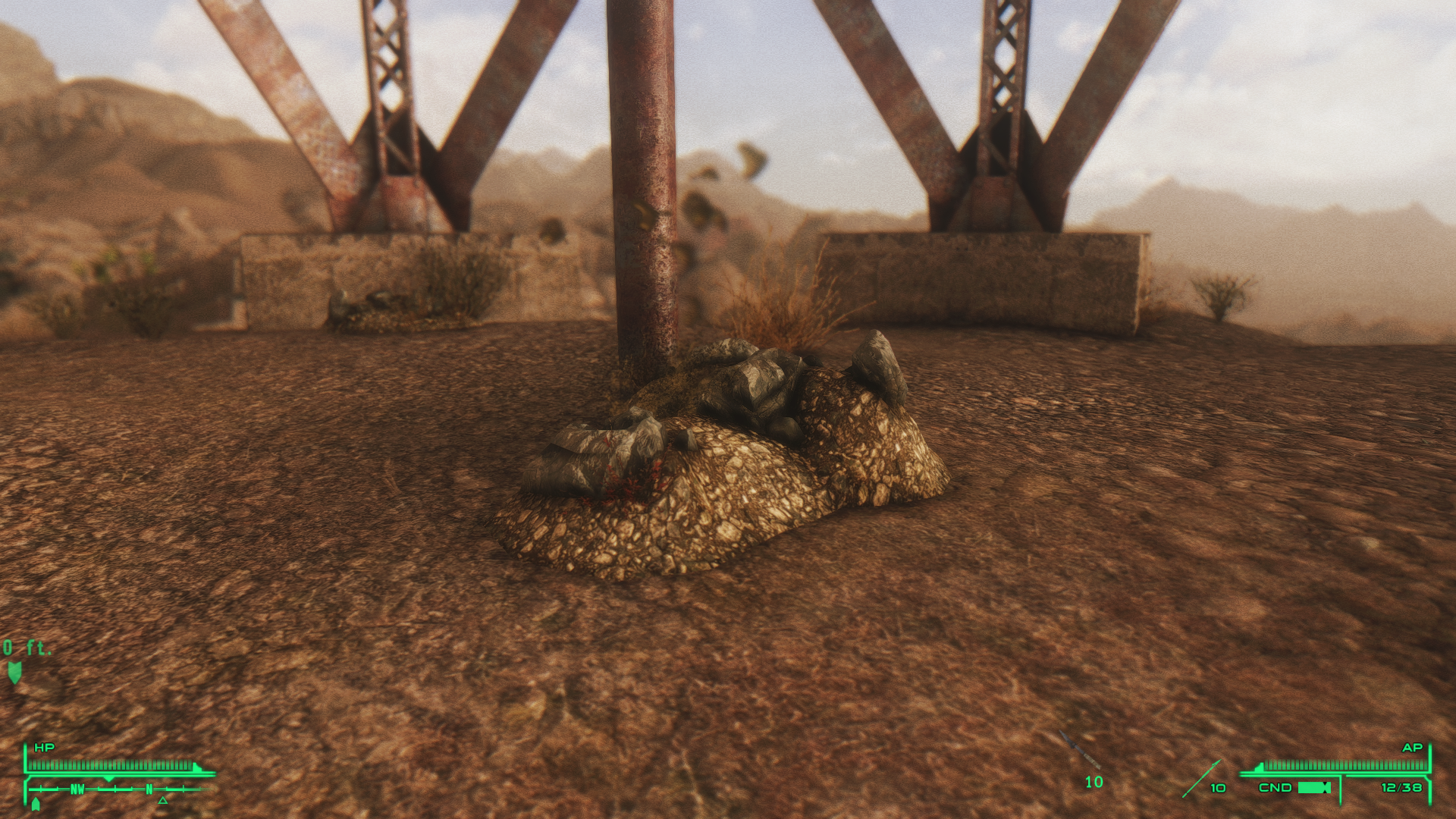The width and height of the screenshot is (1456, 819).
Task: Select the 12/38 ammo counter
Action: [x=1402, y=788]
